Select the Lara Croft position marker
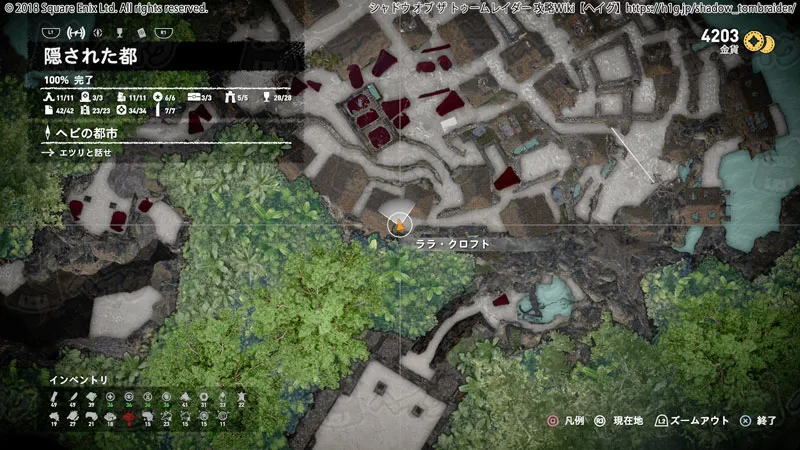Viewport: 800px width, 450px height. pos(400,226)
